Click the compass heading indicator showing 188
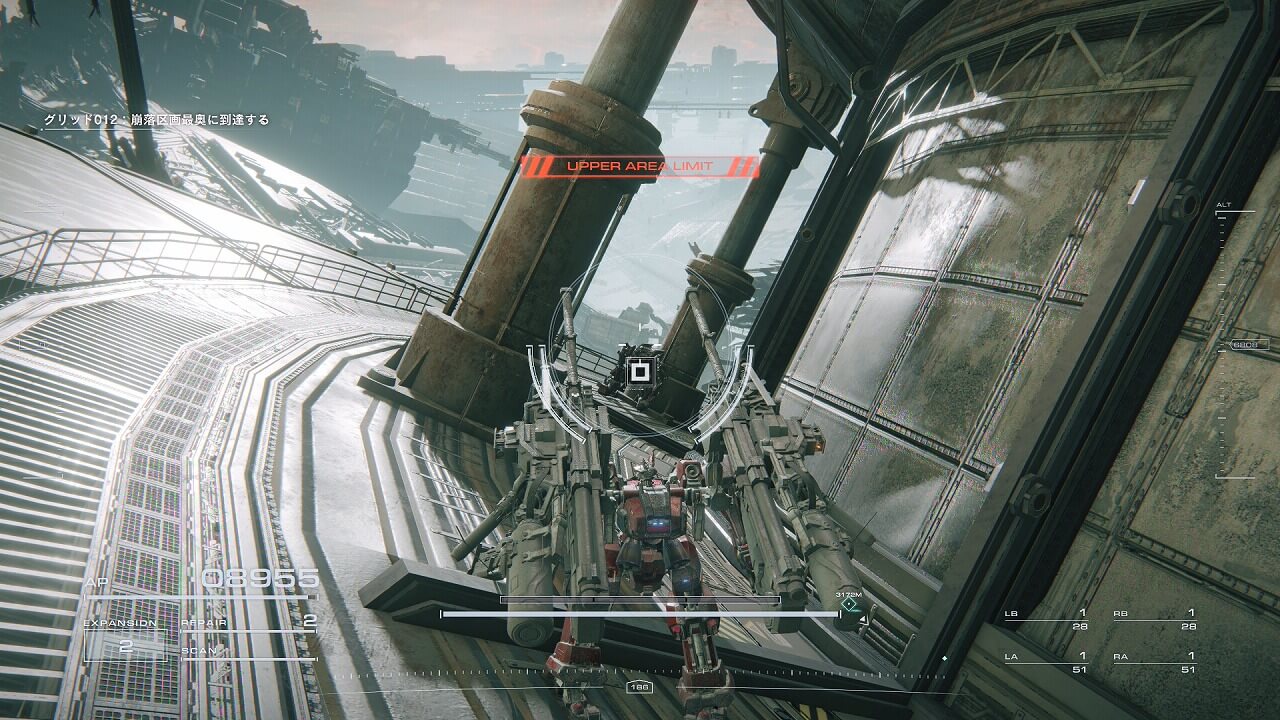The width and height of the screenshot is (1280, 720). (x=639, y=687)
